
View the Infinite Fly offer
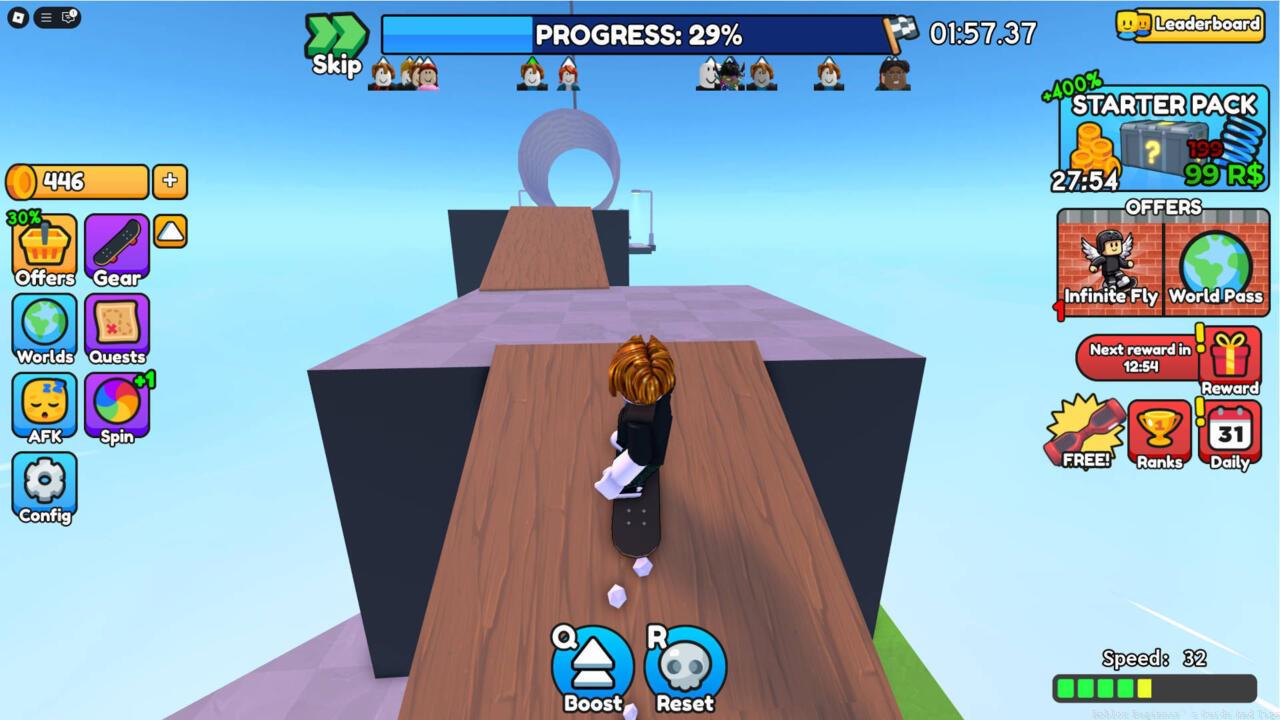(x=1108, y=266)
